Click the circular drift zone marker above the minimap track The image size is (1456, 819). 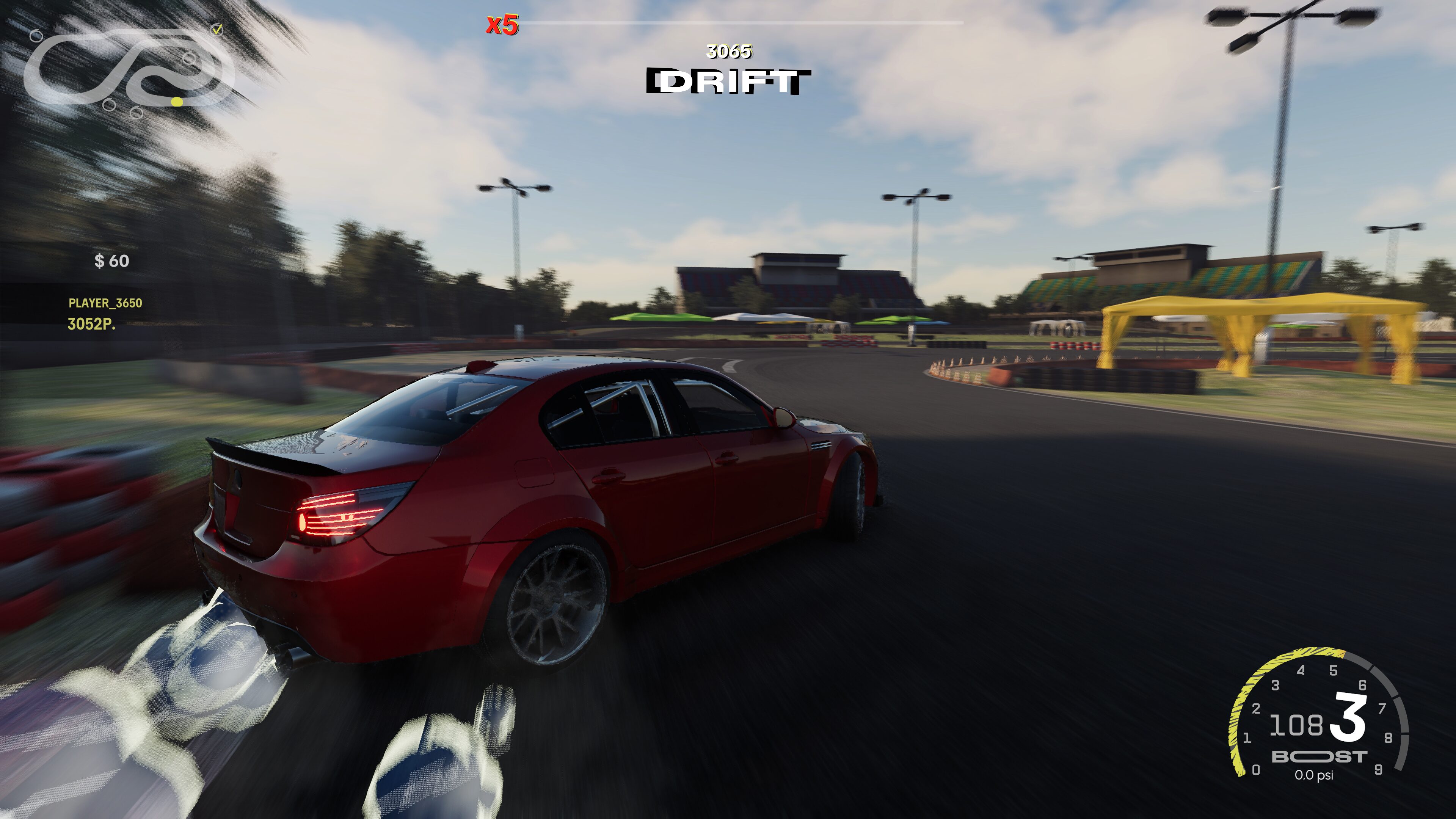coord(37,36)
